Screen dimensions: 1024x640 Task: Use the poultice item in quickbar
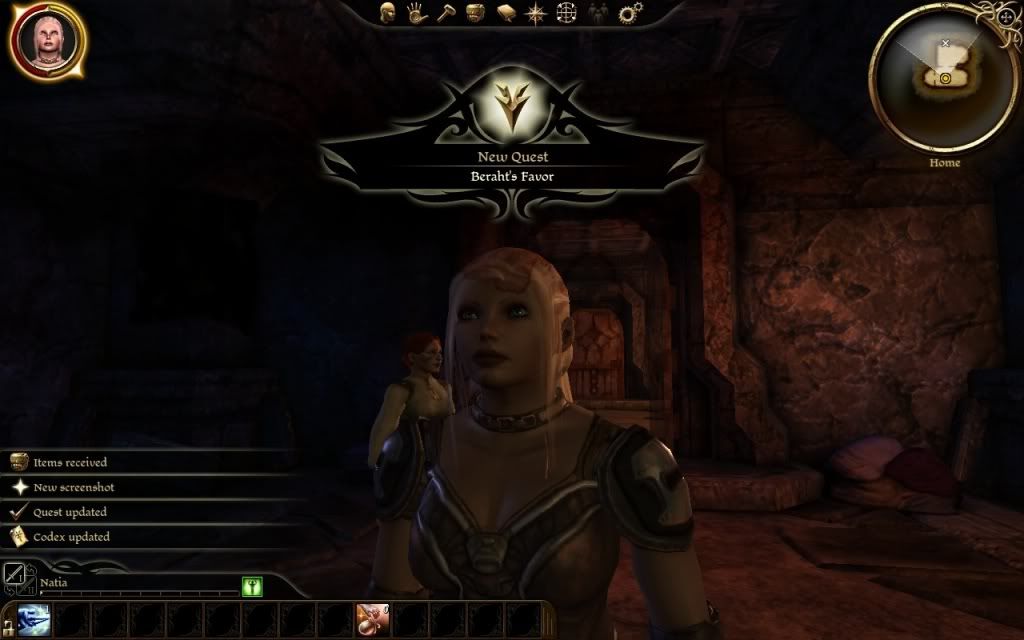(373, 620)
